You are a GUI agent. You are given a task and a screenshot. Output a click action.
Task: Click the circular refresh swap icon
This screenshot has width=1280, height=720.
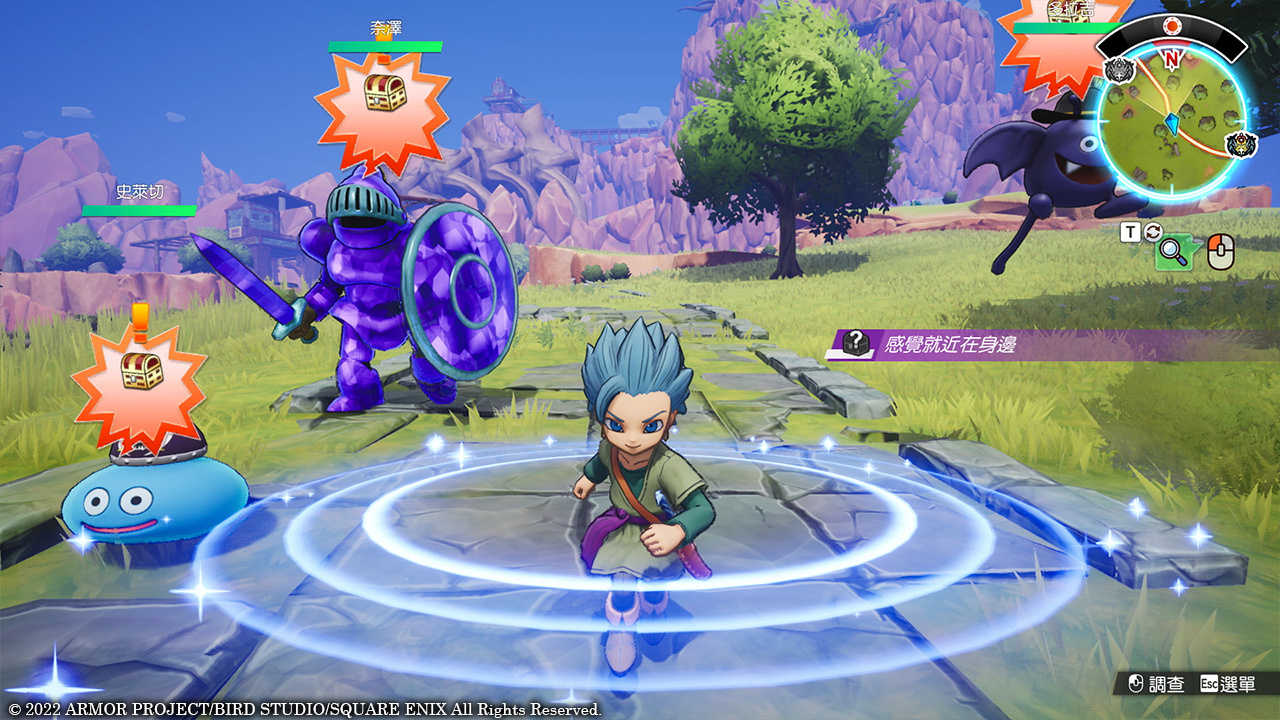tap(1152, 233)
